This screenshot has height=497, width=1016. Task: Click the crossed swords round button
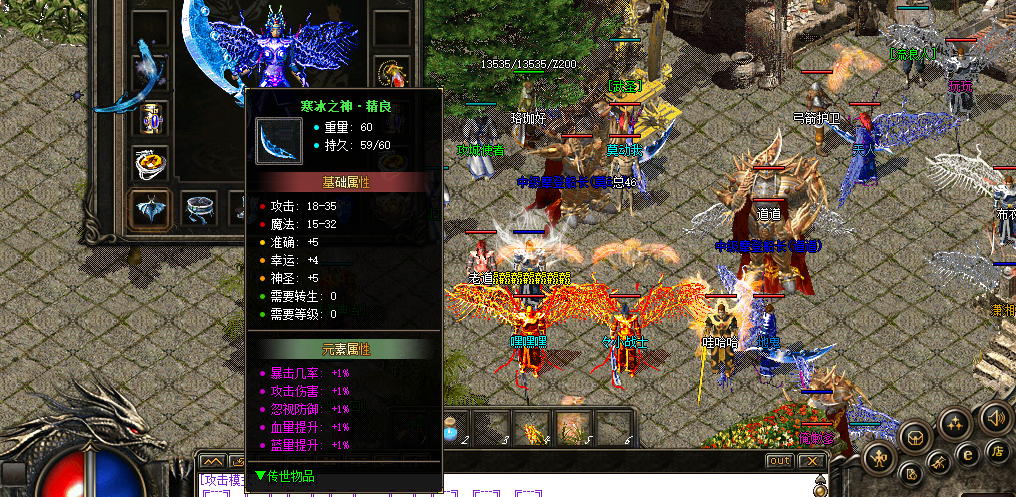[938, 462]
